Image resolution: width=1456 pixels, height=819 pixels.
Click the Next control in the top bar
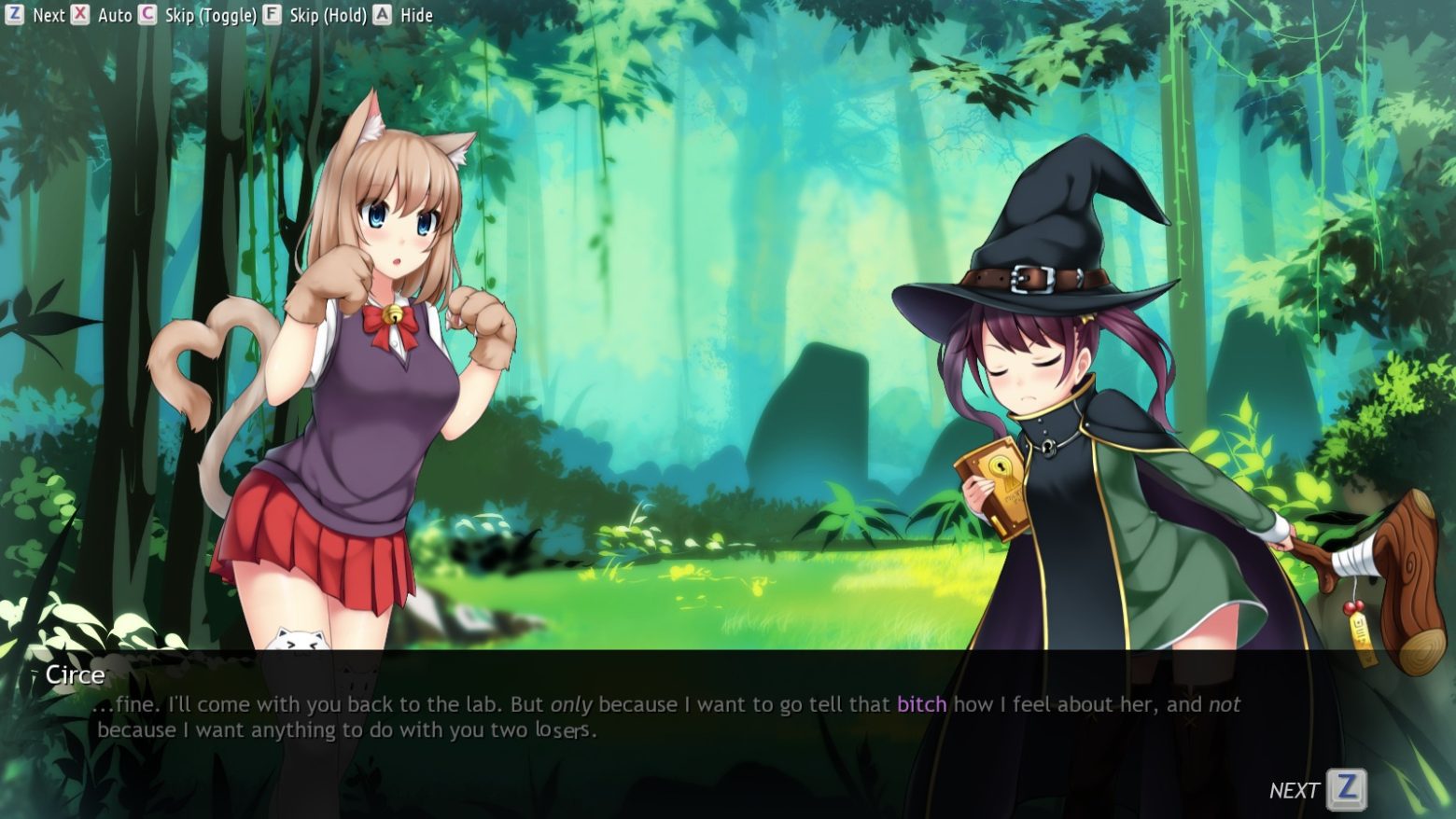(x=37, y=15)
